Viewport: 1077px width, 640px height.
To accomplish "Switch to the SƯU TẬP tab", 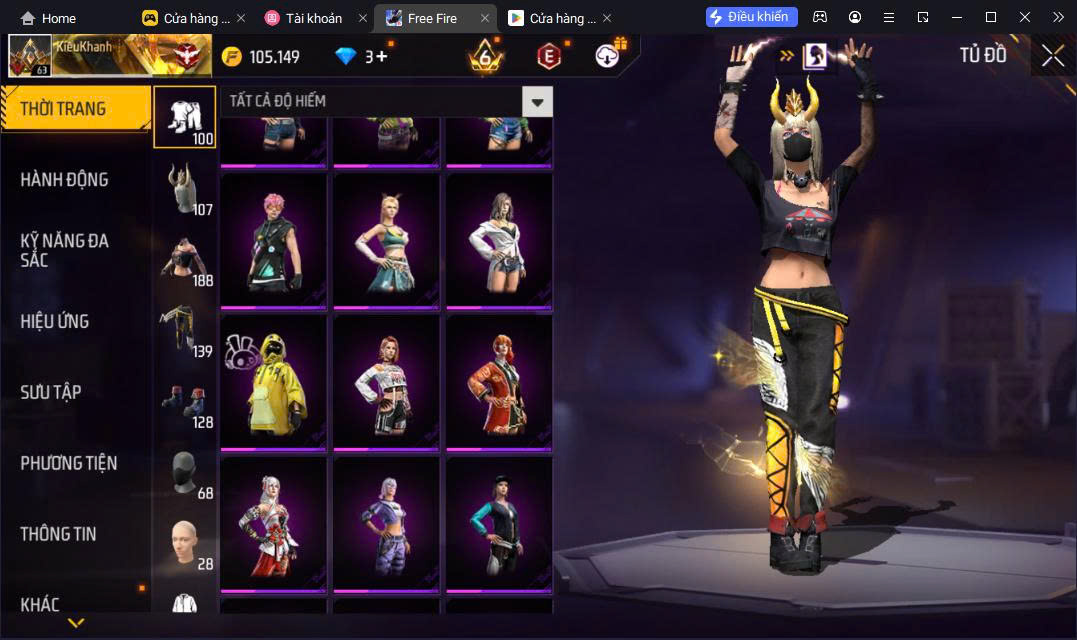I will [51, 392].
